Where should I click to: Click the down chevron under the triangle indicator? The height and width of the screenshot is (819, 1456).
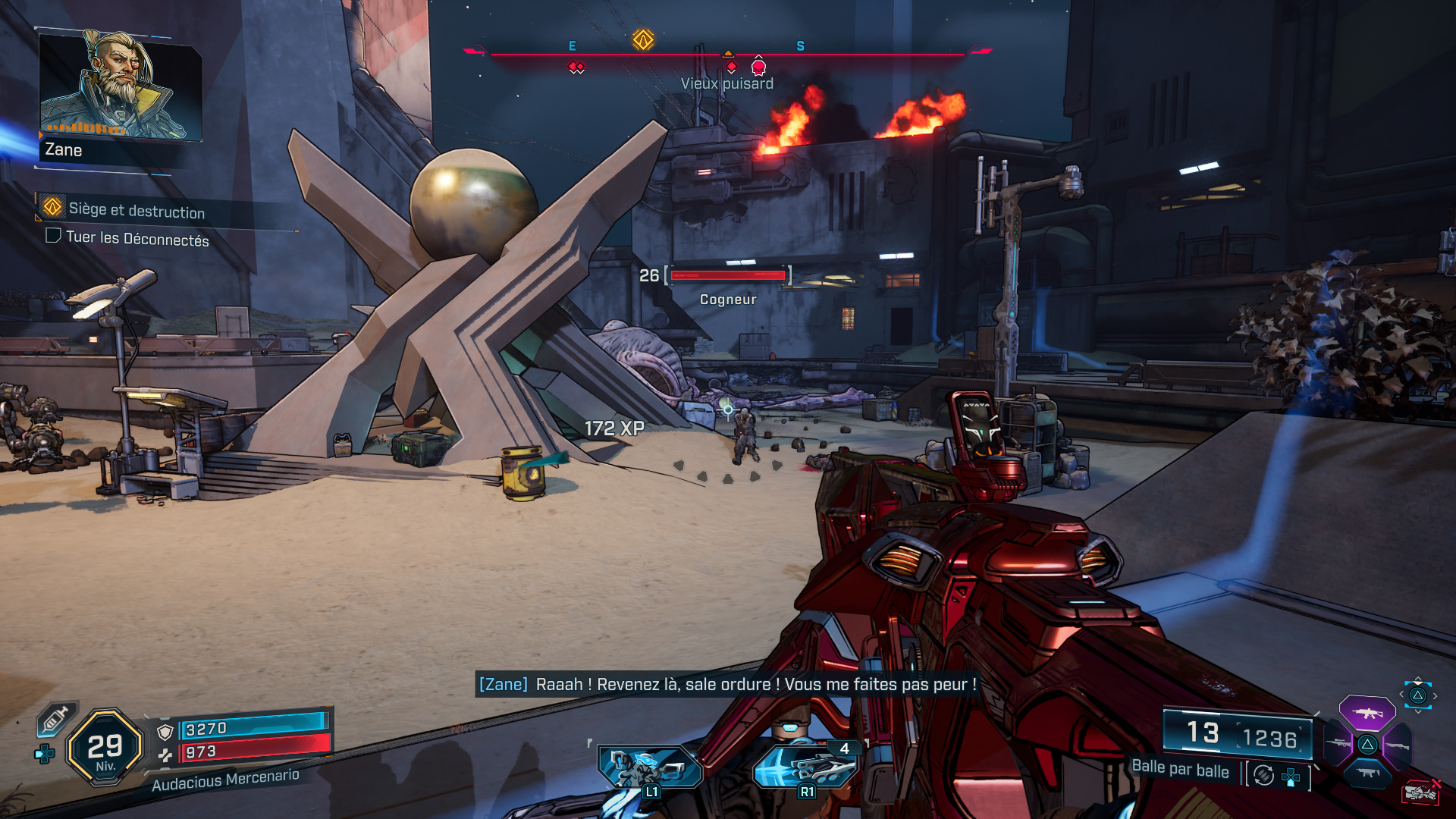coord(1418,711)
